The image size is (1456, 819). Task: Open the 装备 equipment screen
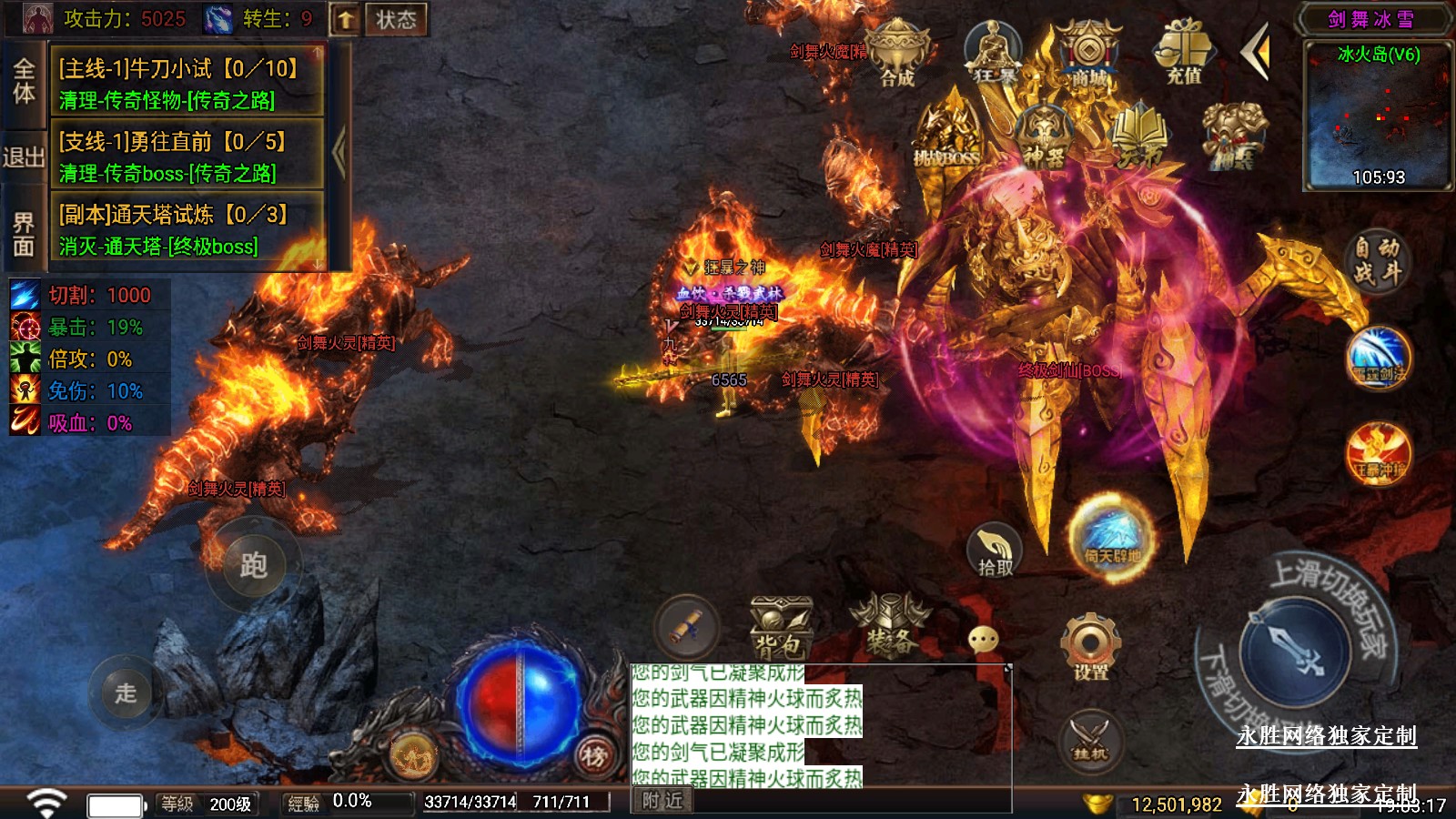(890, 626)
